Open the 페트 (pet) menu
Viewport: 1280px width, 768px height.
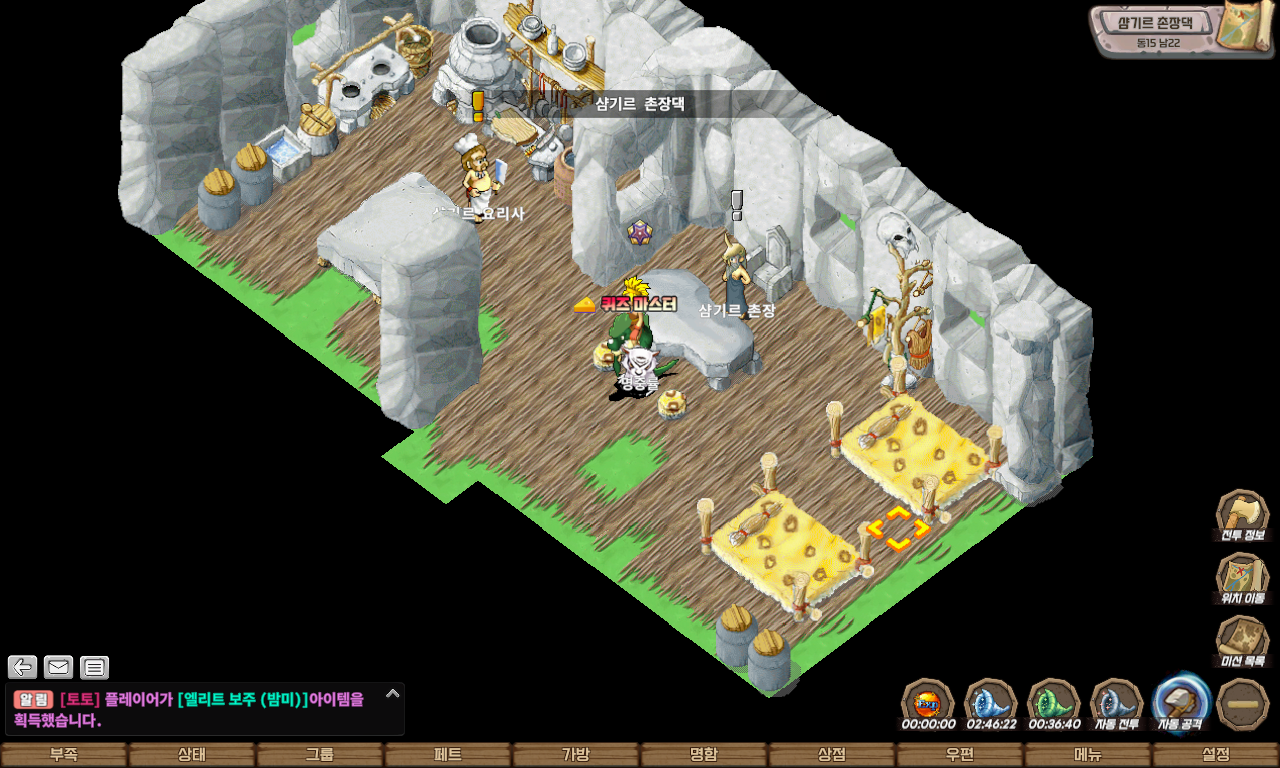point(448,755)
